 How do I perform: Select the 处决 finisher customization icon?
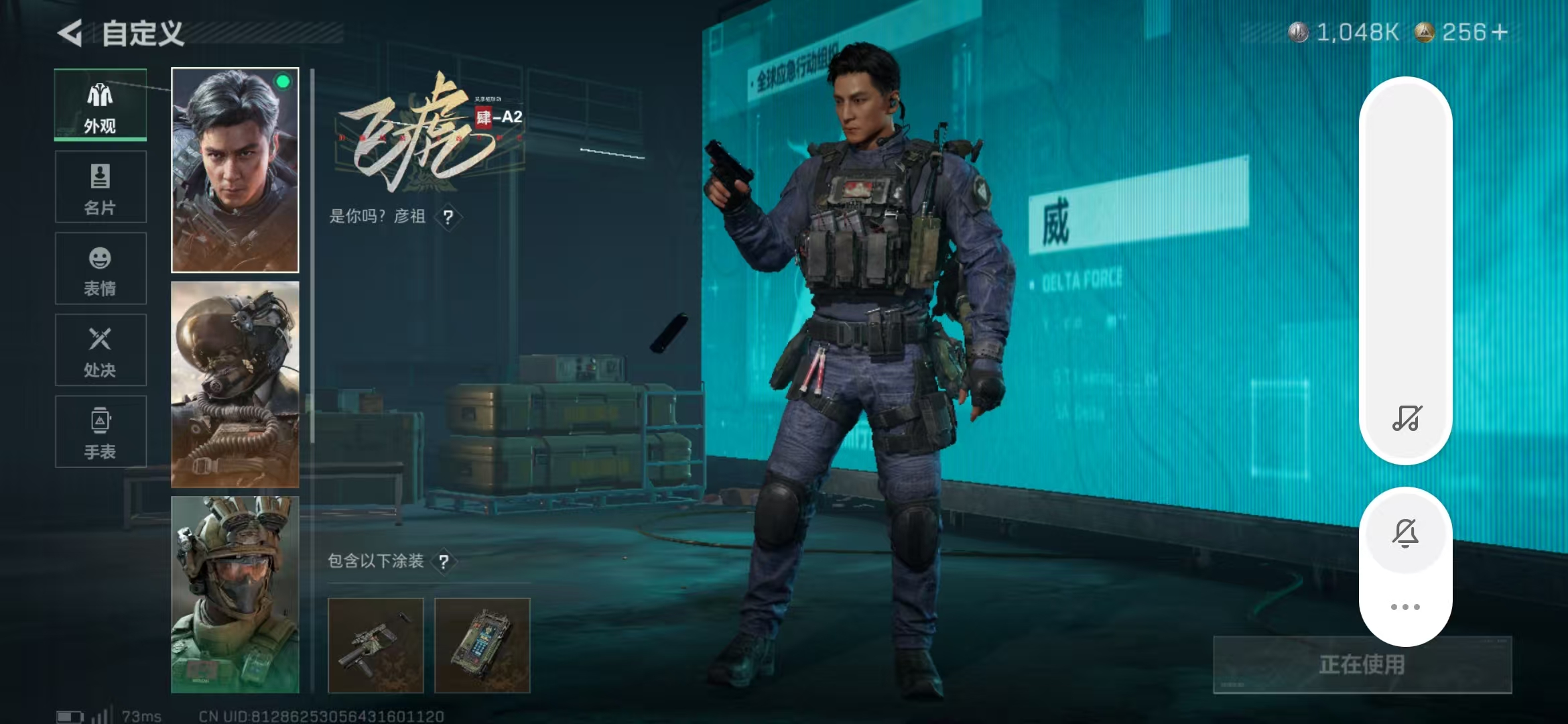pyautogui.click(x=100, y=350)
